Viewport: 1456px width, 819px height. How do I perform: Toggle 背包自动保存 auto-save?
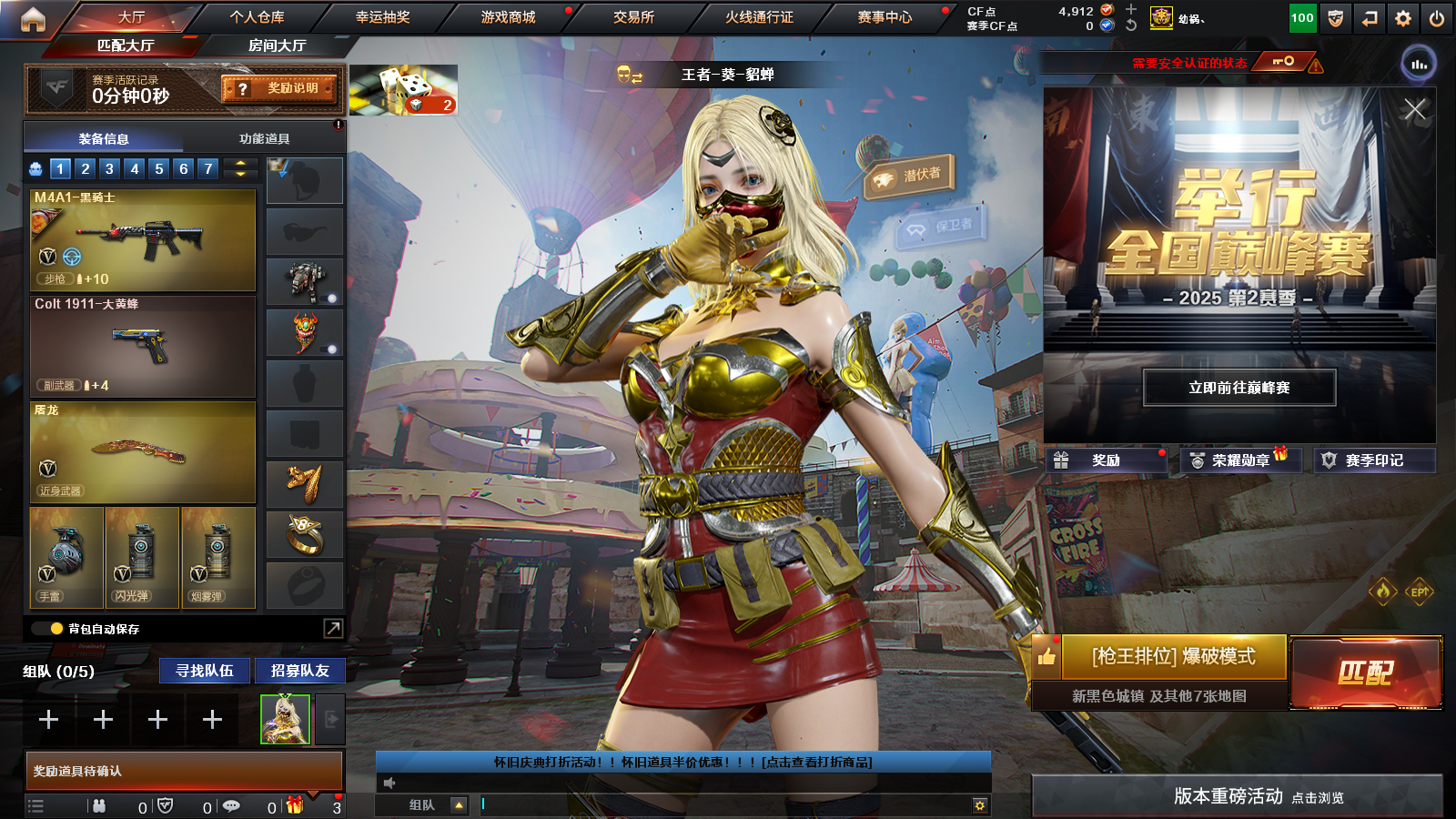click(56, 629)
